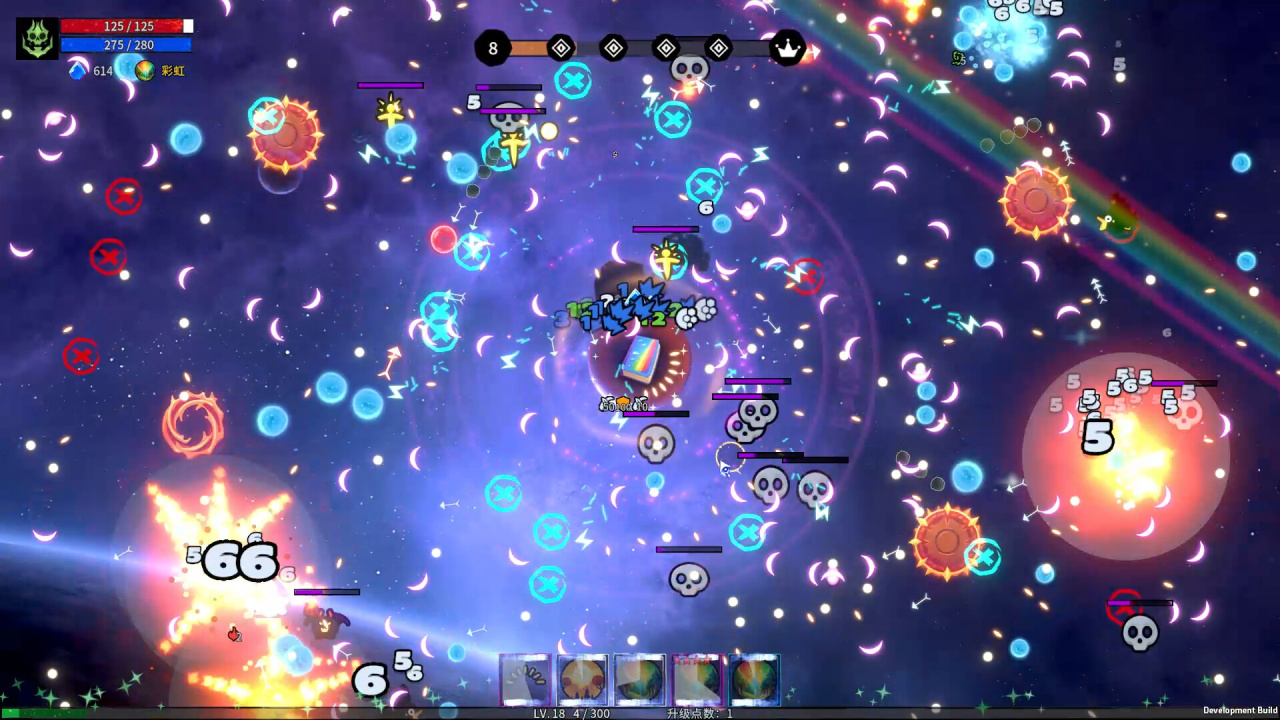Select the yellow dashed arc skill slot

pyautogui.click(x=526, y=680)
